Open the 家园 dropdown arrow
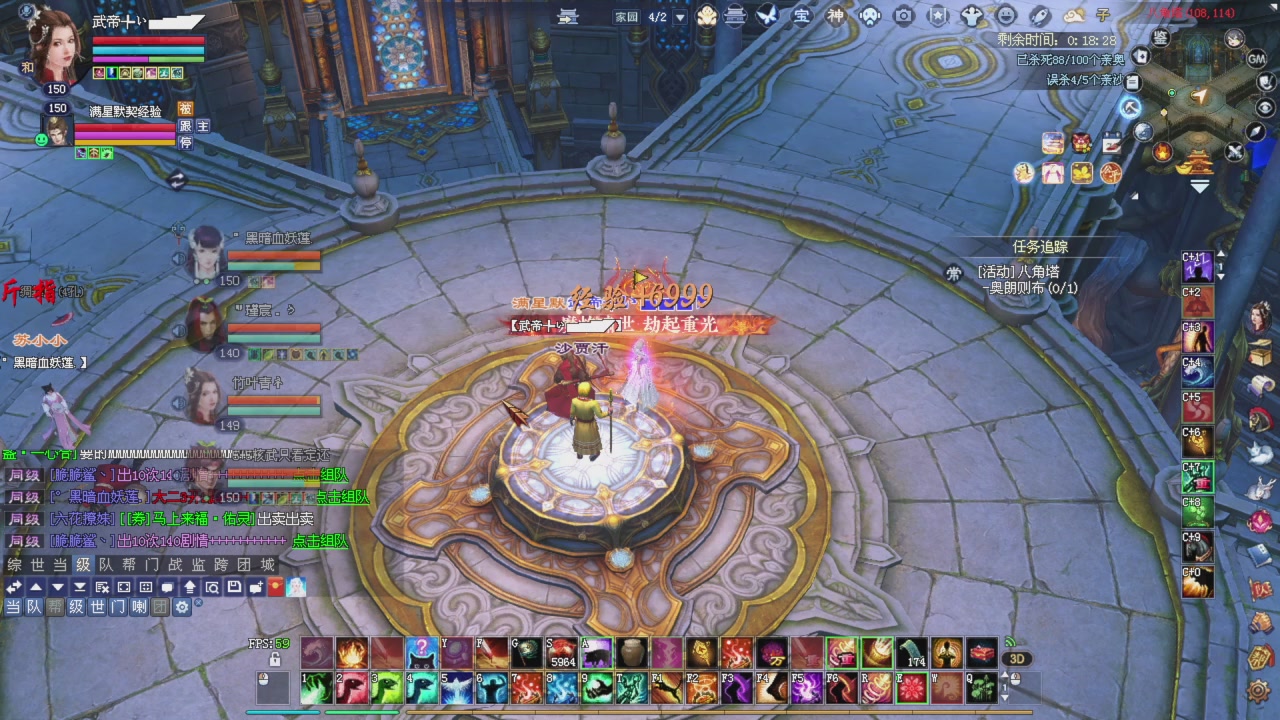Image resolution: width=1280 pixels, height=720 pixels. coord(680,17)
